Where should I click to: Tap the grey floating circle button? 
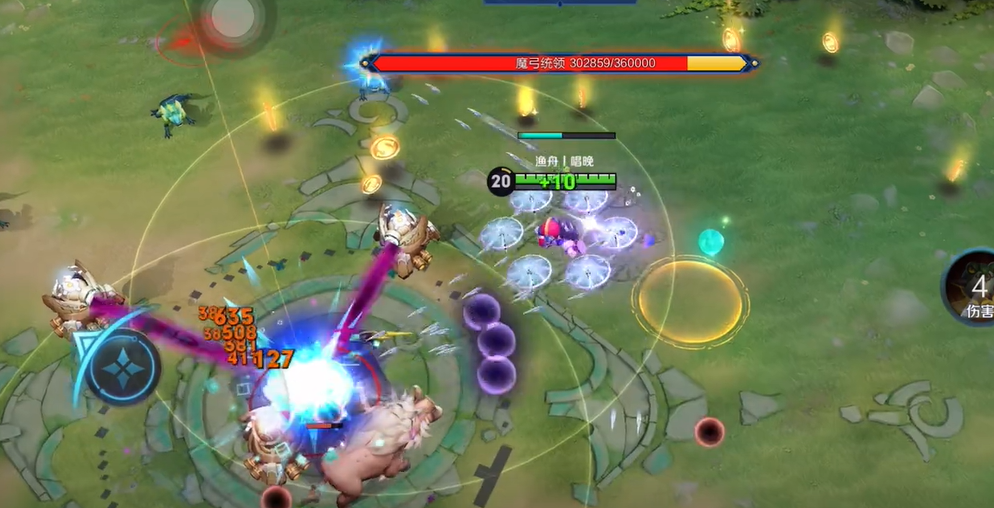point(233,18)
